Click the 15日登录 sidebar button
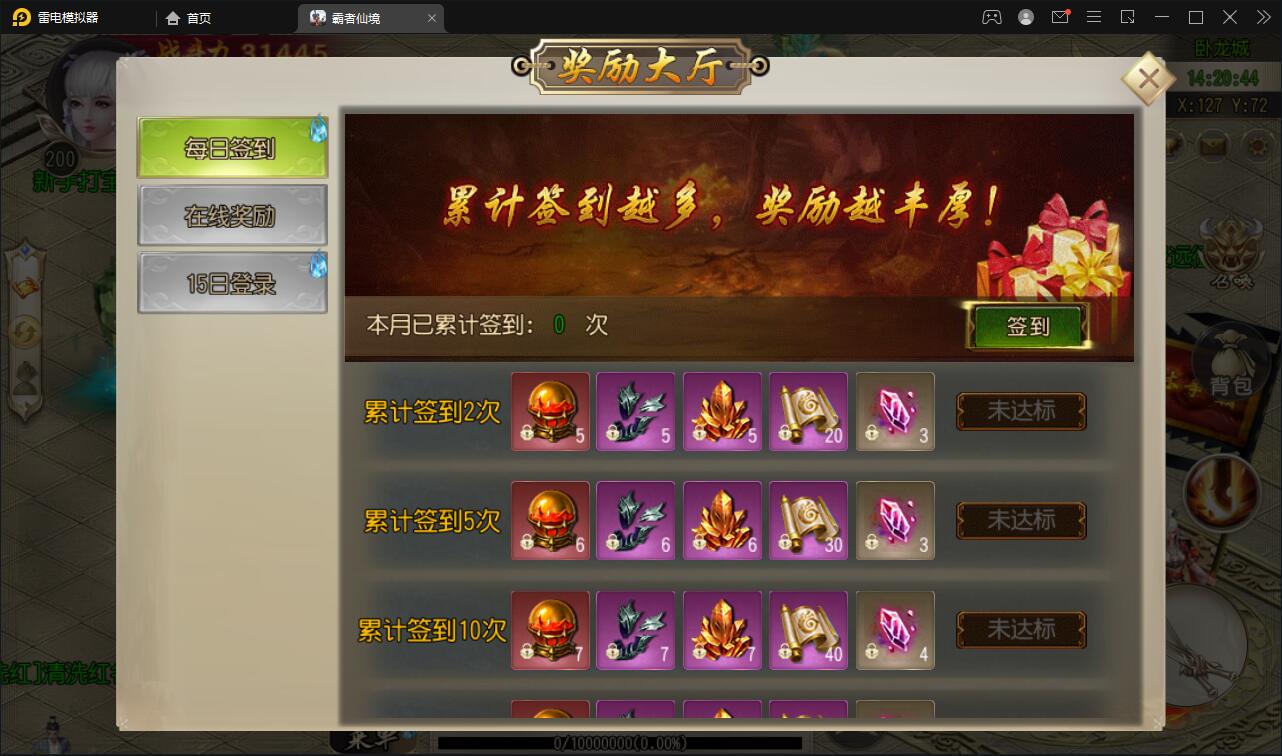This screenshot has height=756, width=1282. pyautogui.click(x=232, y=281)
